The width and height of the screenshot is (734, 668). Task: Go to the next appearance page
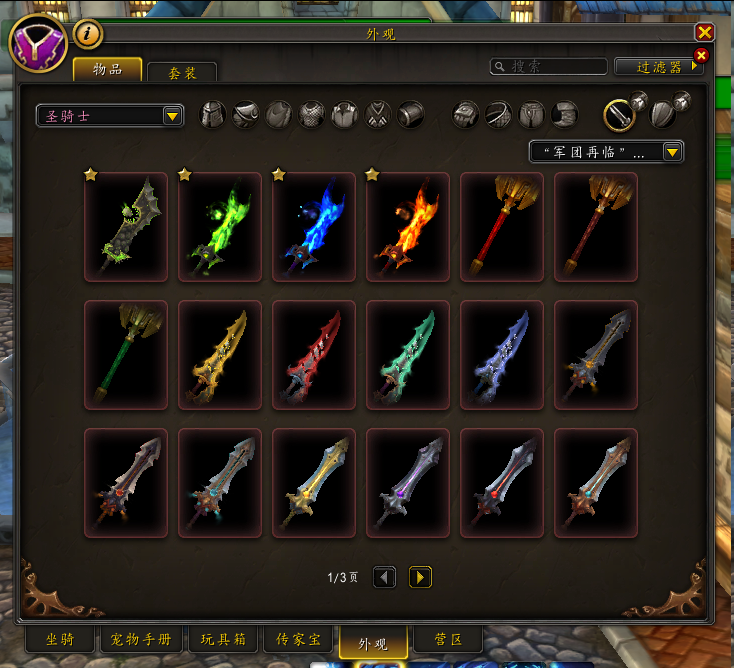pos(420,577)
